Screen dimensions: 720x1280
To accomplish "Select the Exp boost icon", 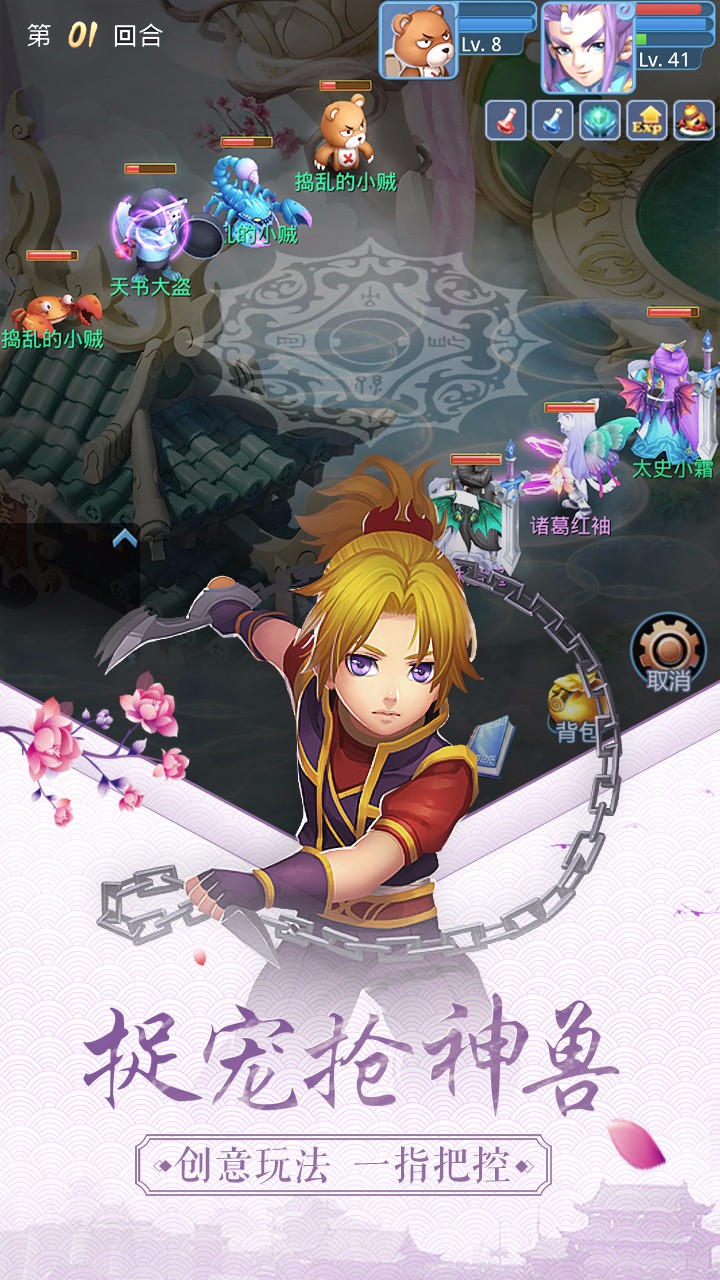I will click(646, 120).
